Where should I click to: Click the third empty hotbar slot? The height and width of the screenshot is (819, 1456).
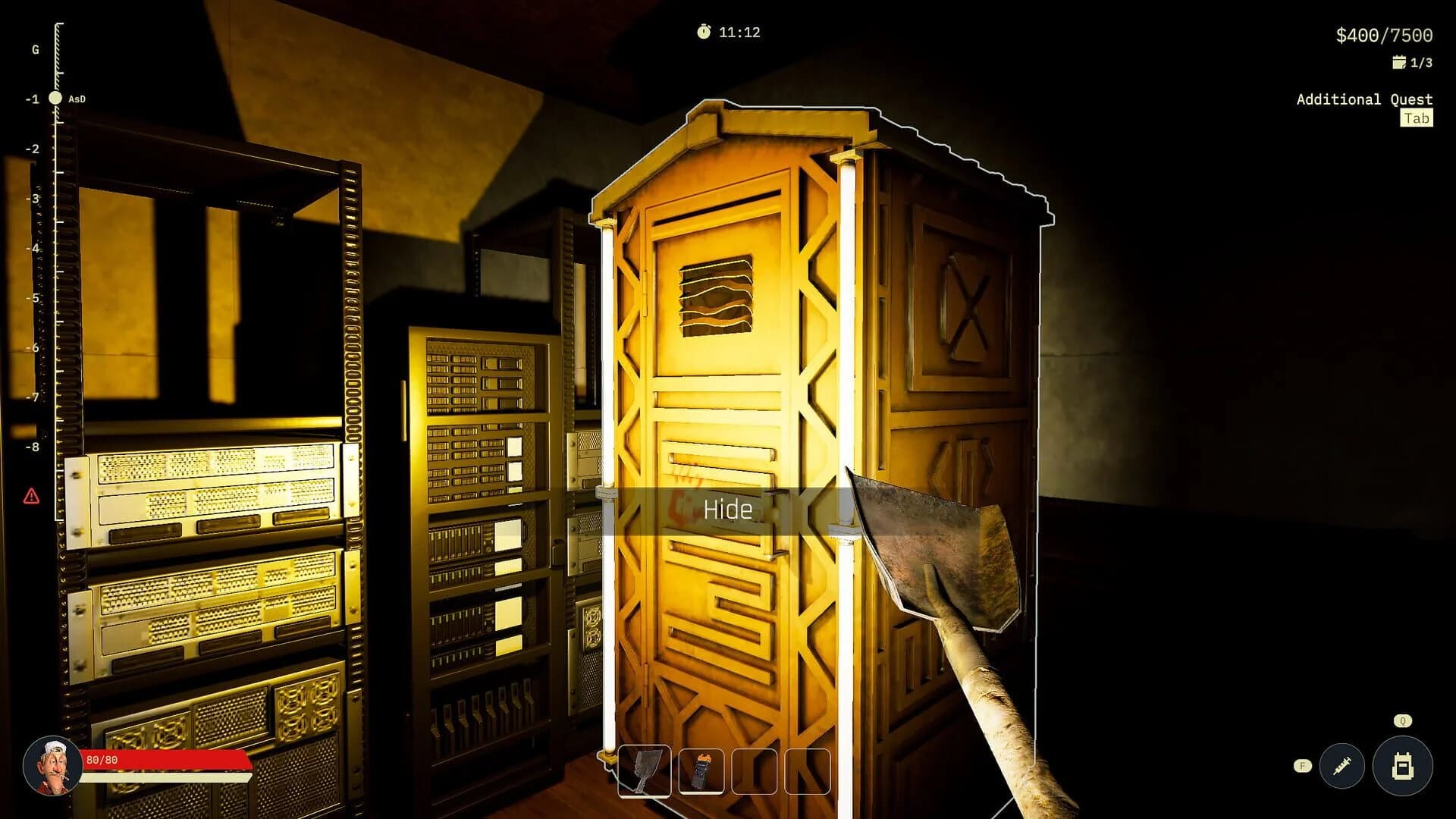(755, 772)
